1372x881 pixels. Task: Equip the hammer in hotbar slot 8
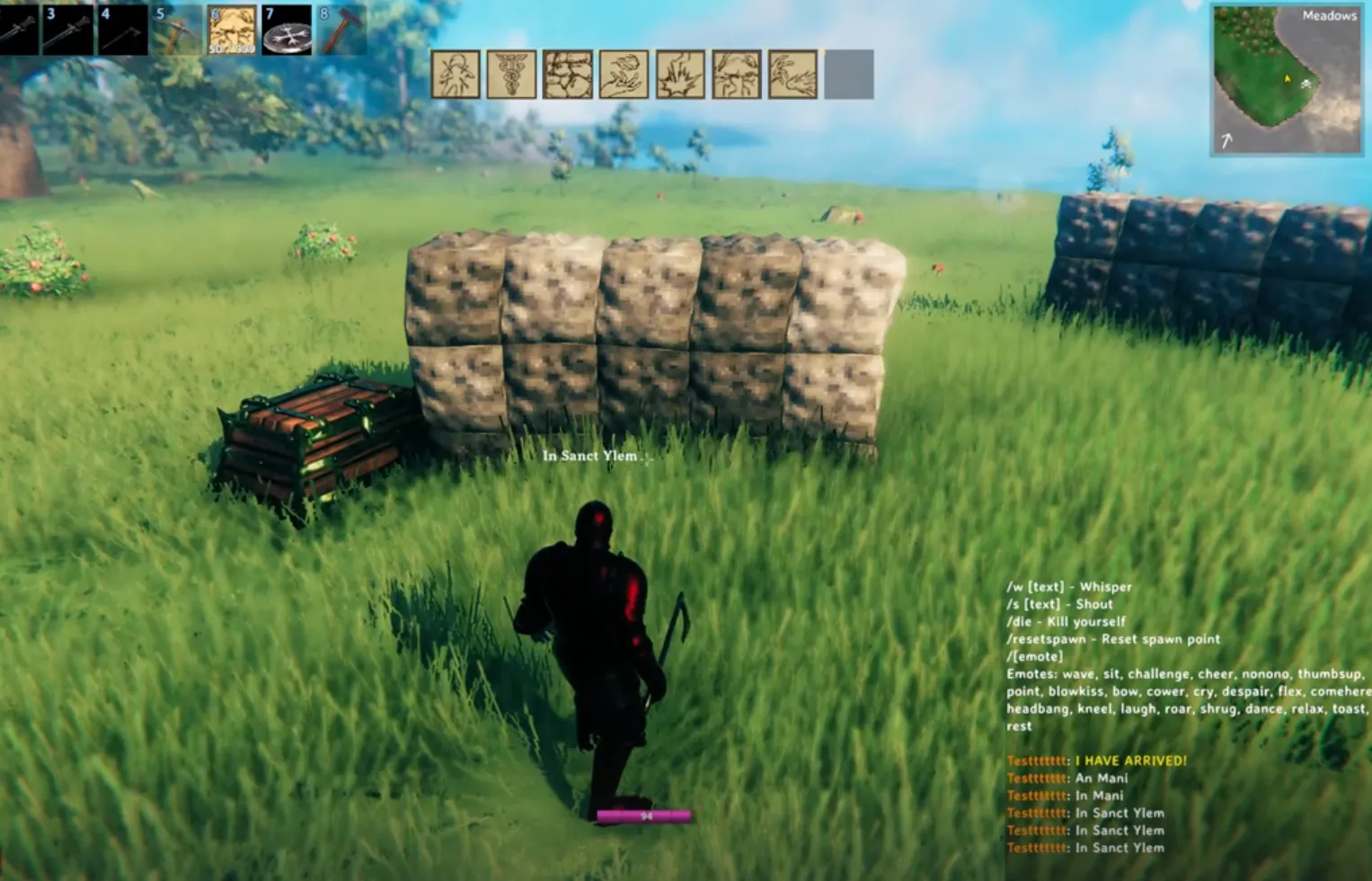pos(340,29)
